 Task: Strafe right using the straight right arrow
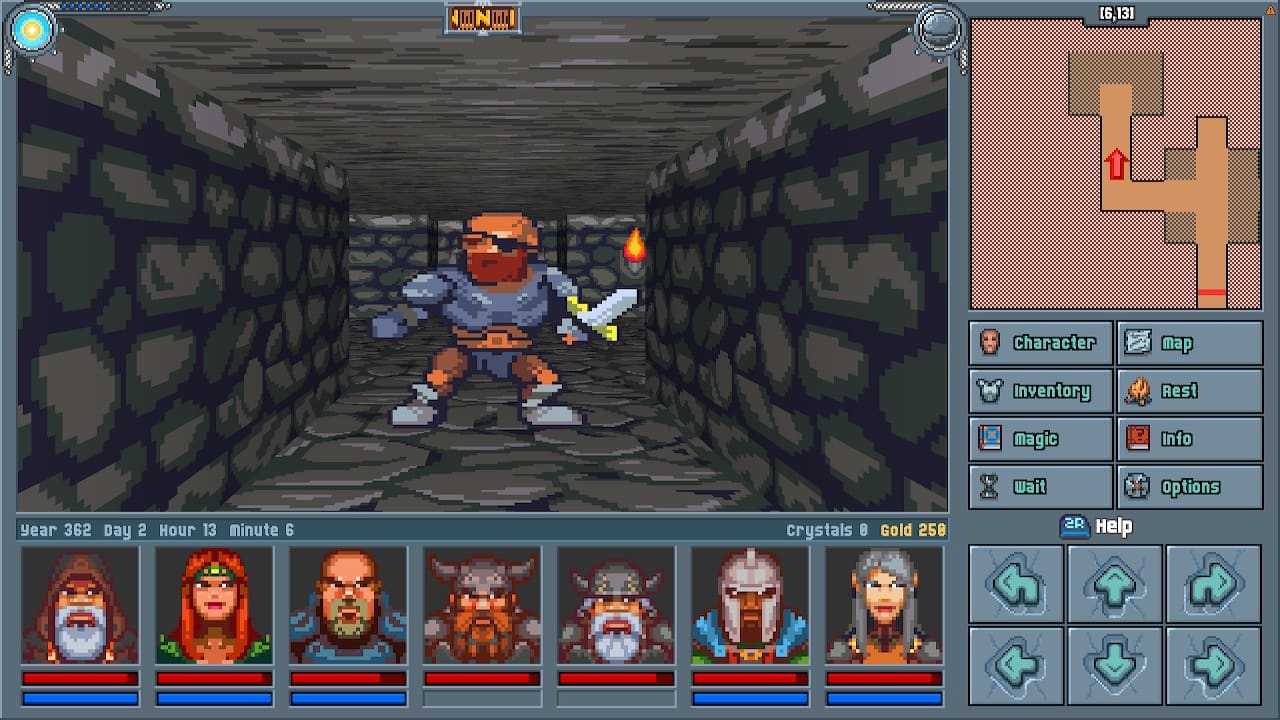click(1213, 666)
